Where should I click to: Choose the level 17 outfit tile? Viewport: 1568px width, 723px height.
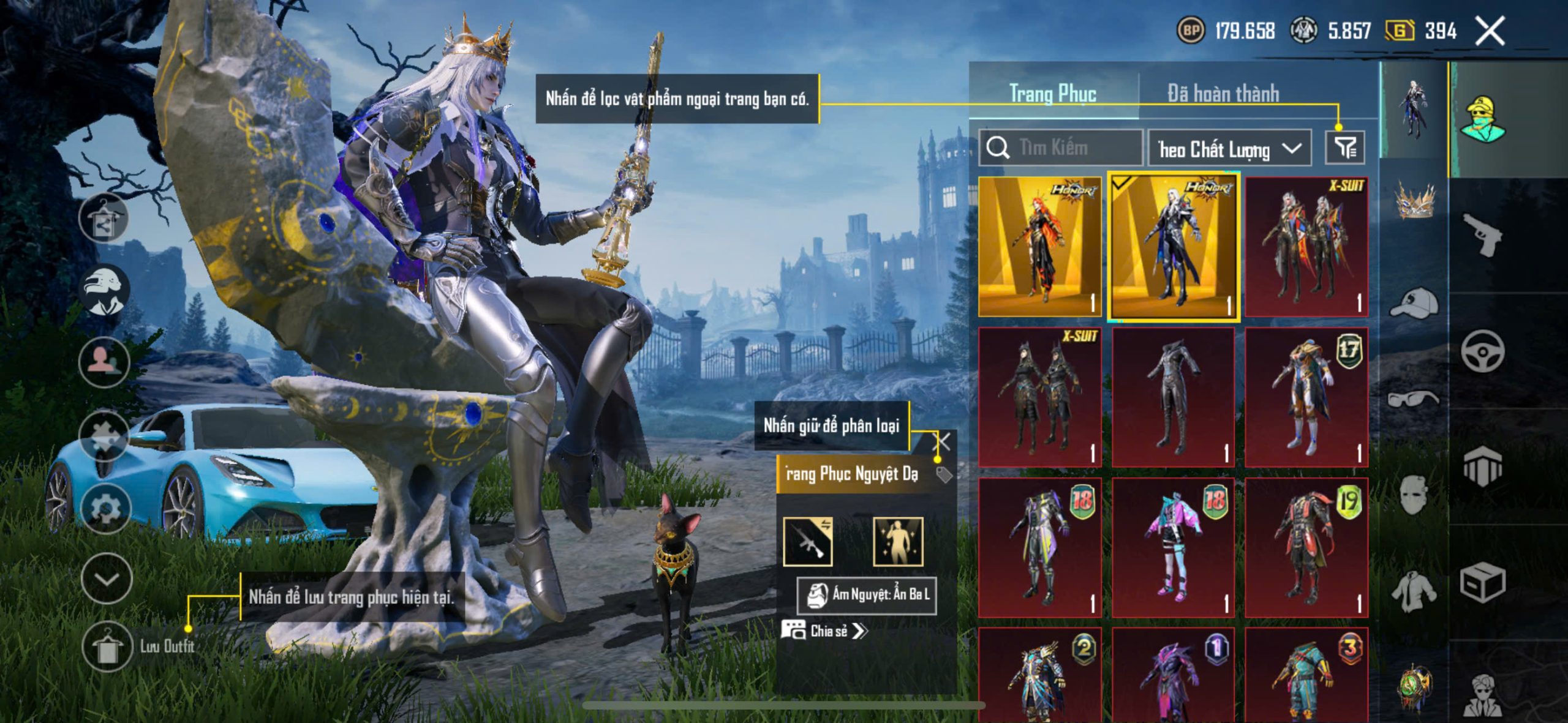click(1306, 397)
